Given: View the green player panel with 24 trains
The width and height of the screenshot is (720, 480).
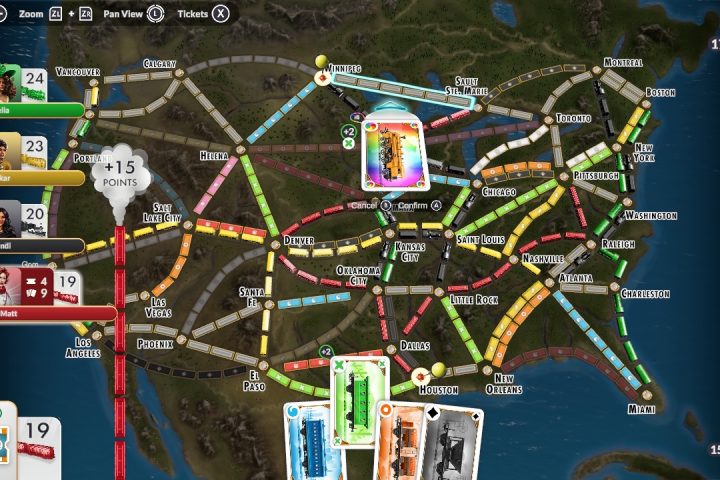Looking at the screenshot, I should [x=38, y=91].
